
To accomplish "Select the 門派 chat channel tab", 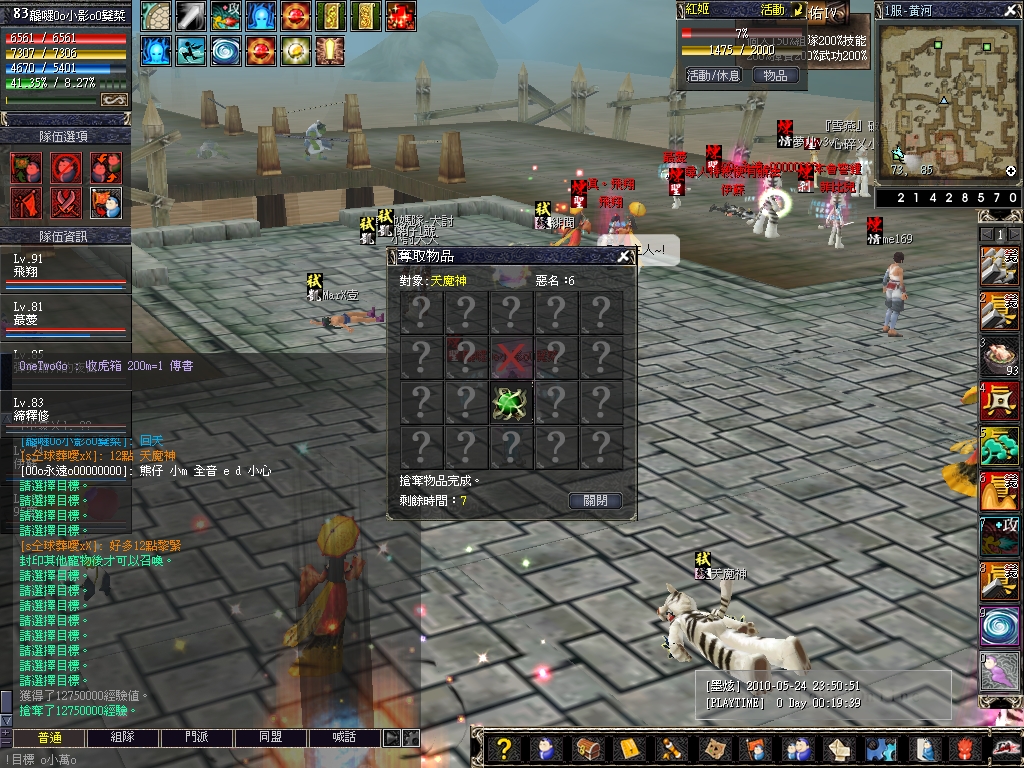I will [x=197, y=737].
